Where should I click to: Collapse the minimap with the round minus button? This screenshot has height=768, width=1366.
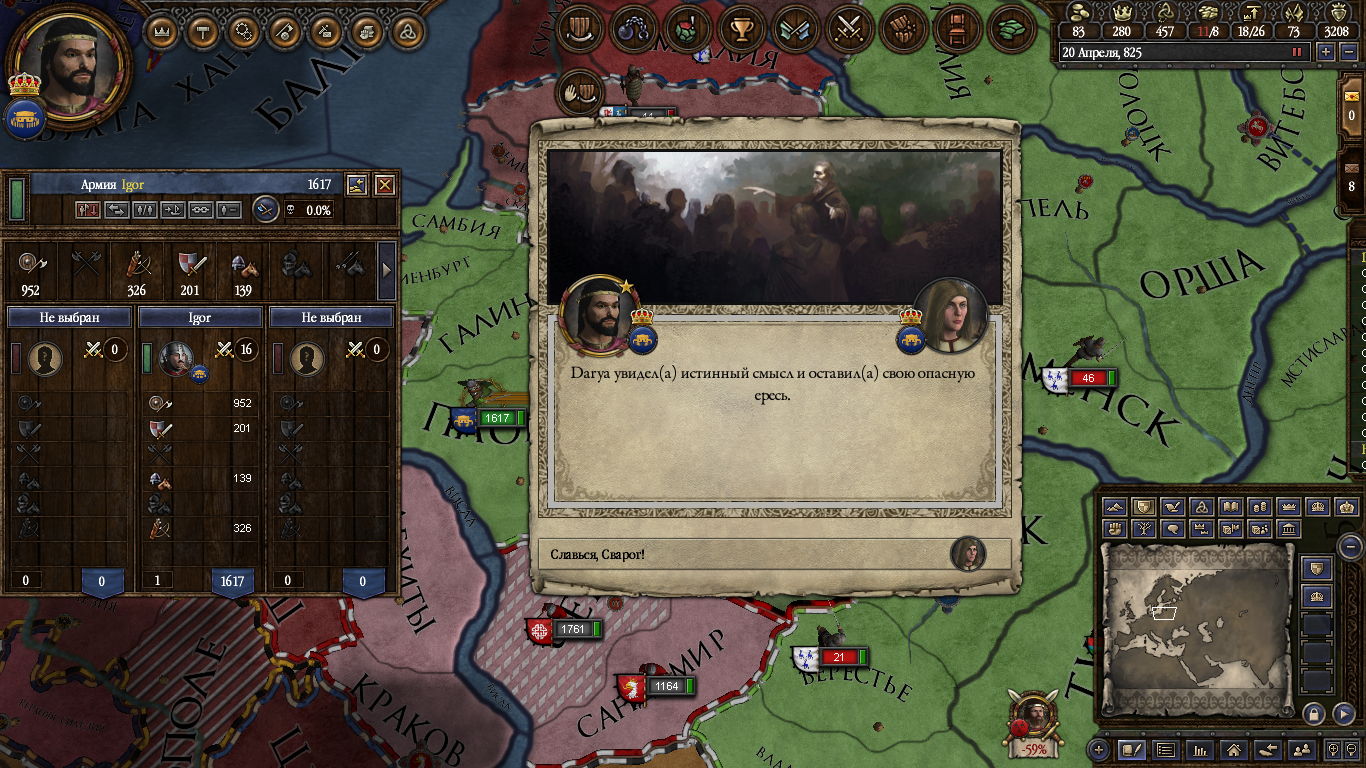click(x=1350, y=547)
